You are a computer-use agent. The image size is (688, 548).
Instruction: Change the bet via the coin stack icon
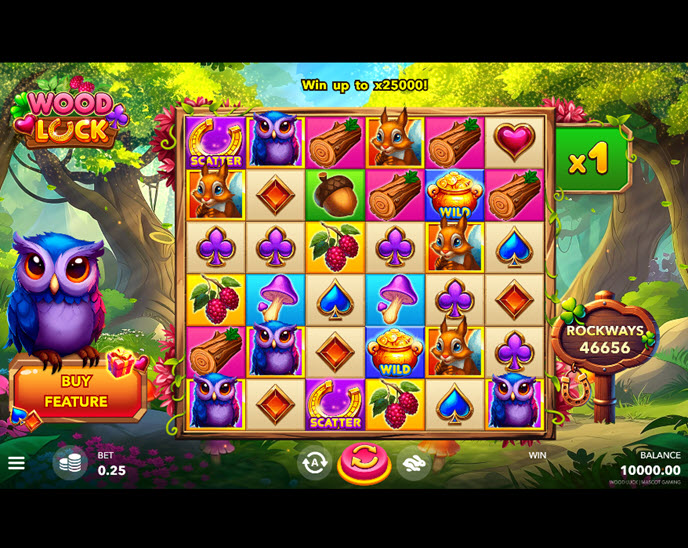(70, 463)
